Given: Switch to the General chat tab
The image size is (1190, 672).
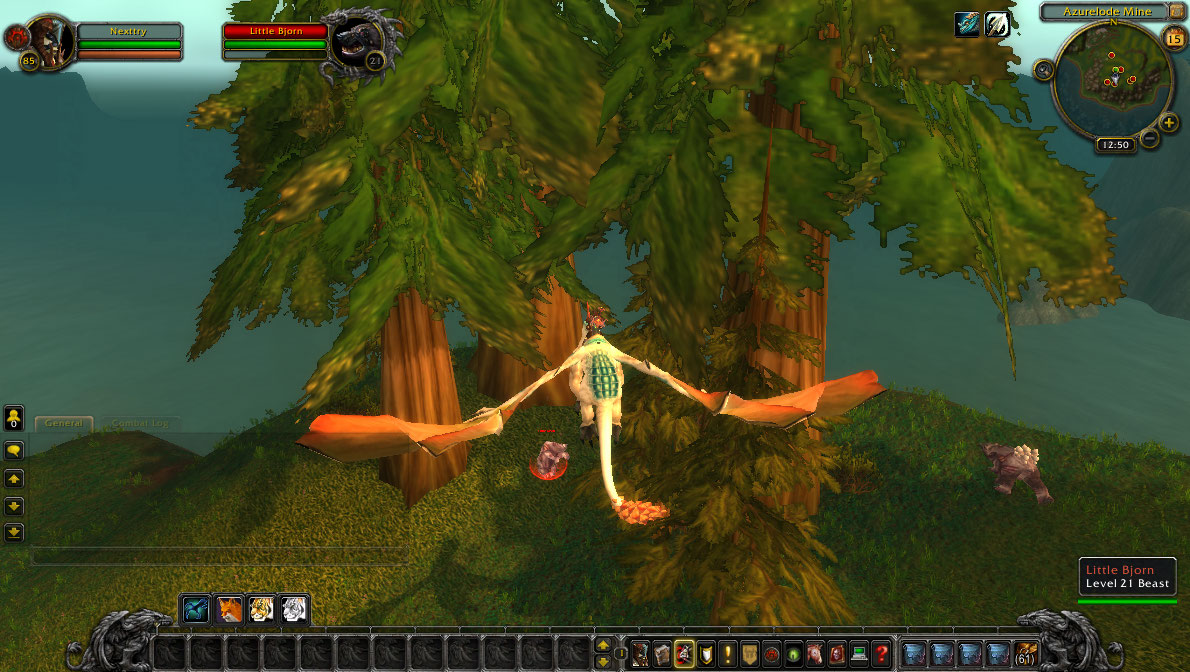Looking at the screenshot, I should click(64, 424).
